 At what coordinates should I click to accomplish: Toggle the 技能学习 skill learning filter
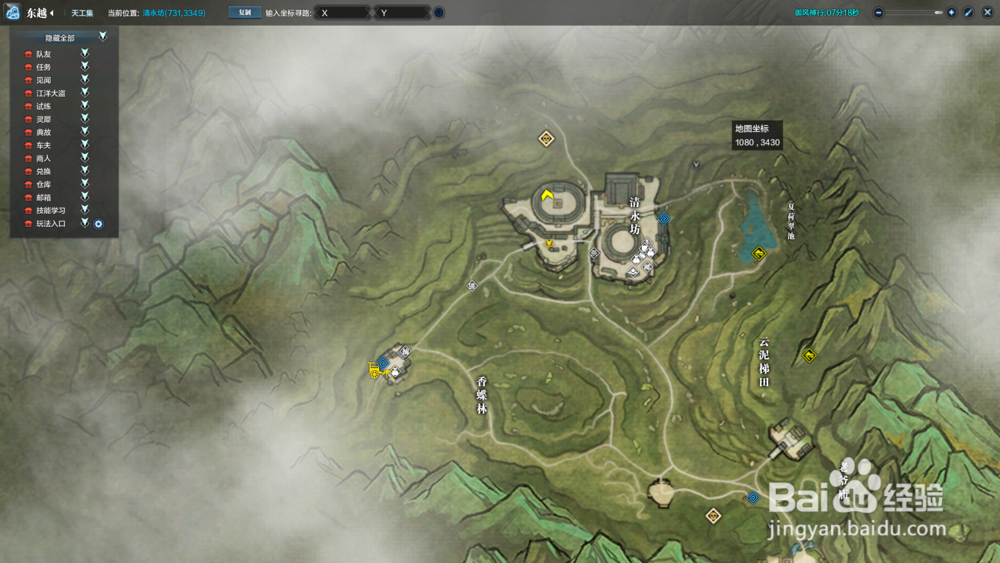pos(85,210)
